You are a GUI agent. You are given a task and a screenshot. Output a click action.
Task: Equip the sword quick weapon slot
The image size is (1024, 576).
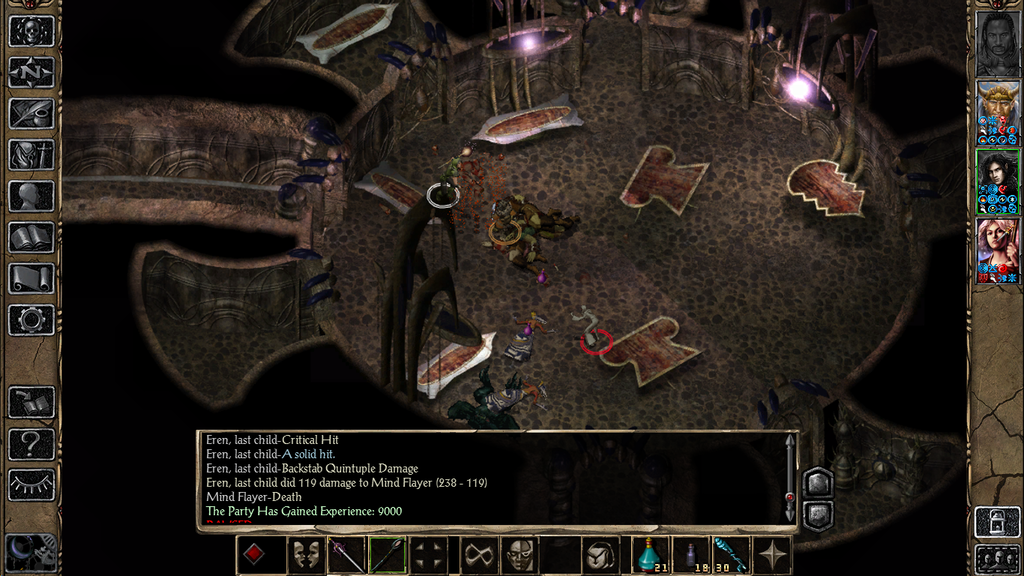pos(347,555)
